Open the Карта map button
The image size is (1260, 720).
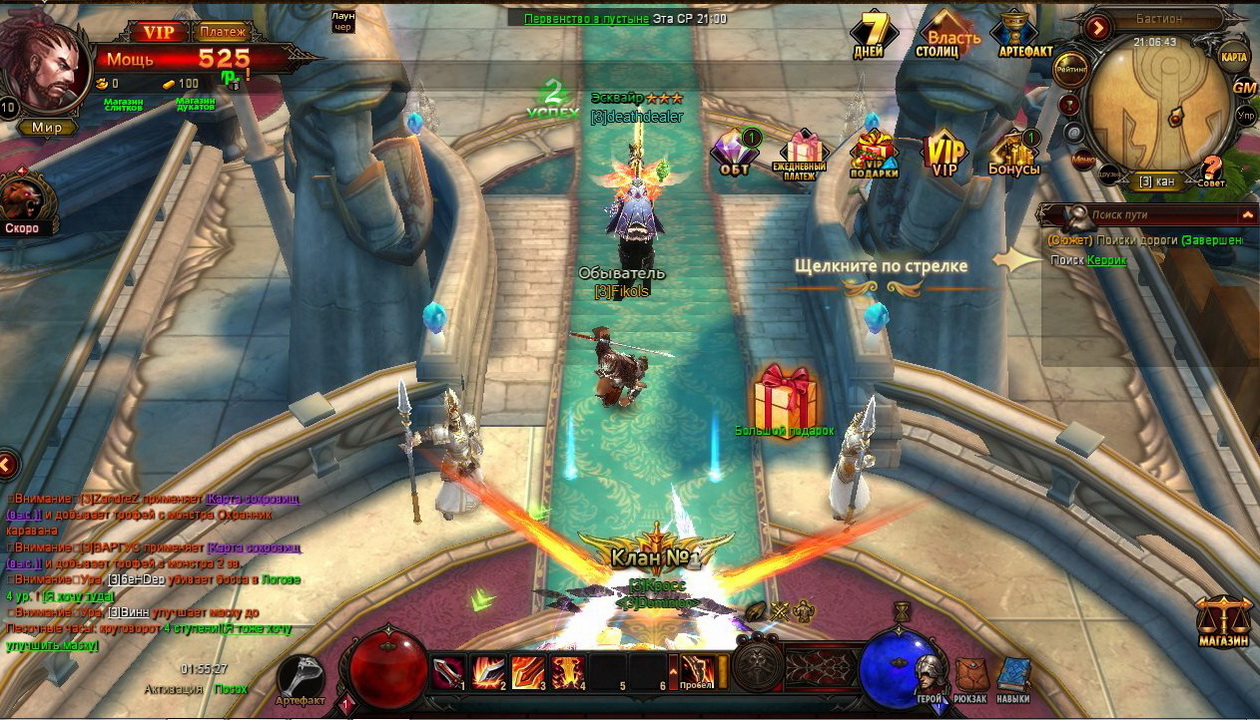(1234, 57)
